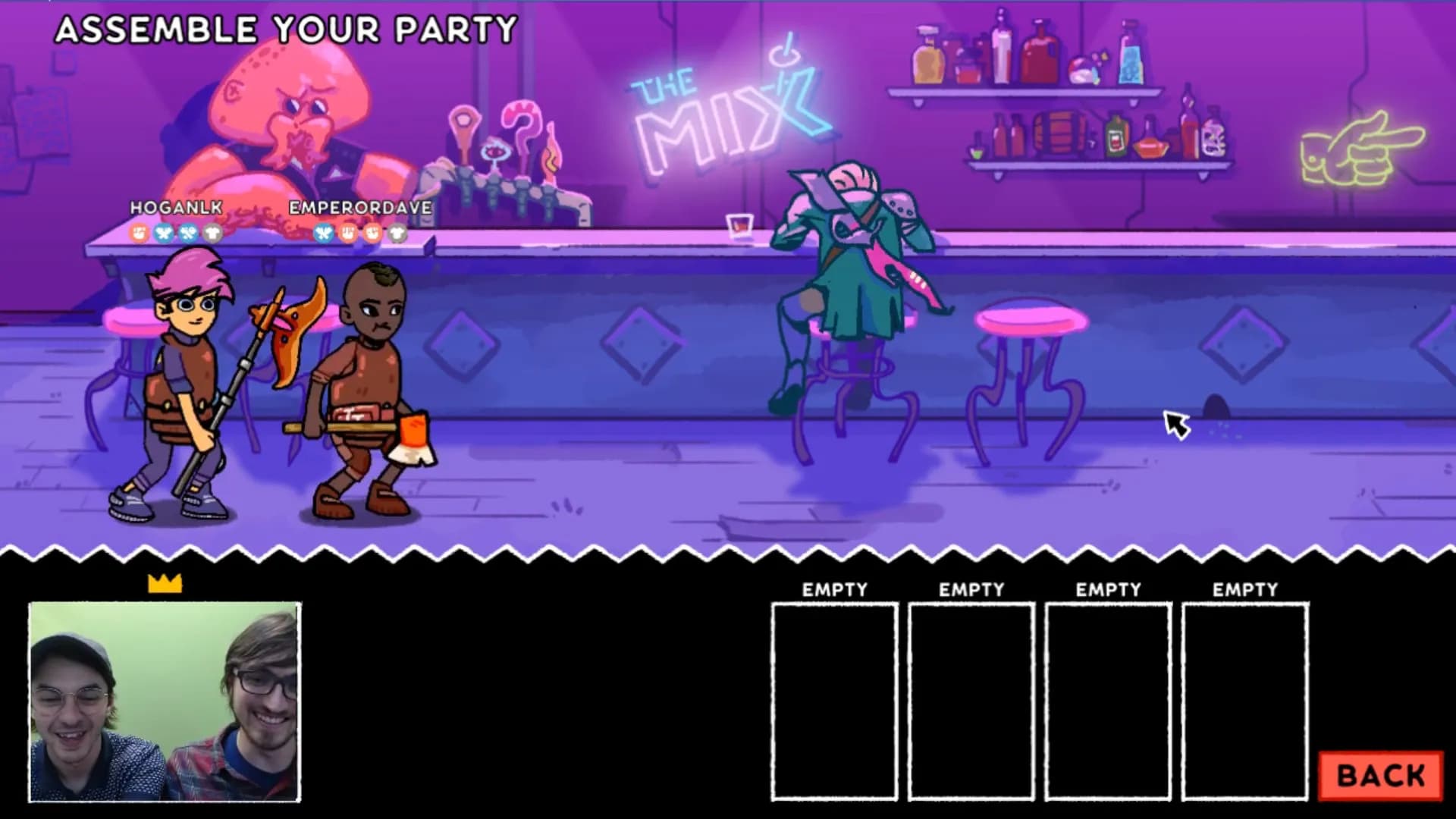Image resolution: width=1456 pixels, height=819 pixels.
Task: Click the webcam video thumbnail
Action: [x=165, y=705]
